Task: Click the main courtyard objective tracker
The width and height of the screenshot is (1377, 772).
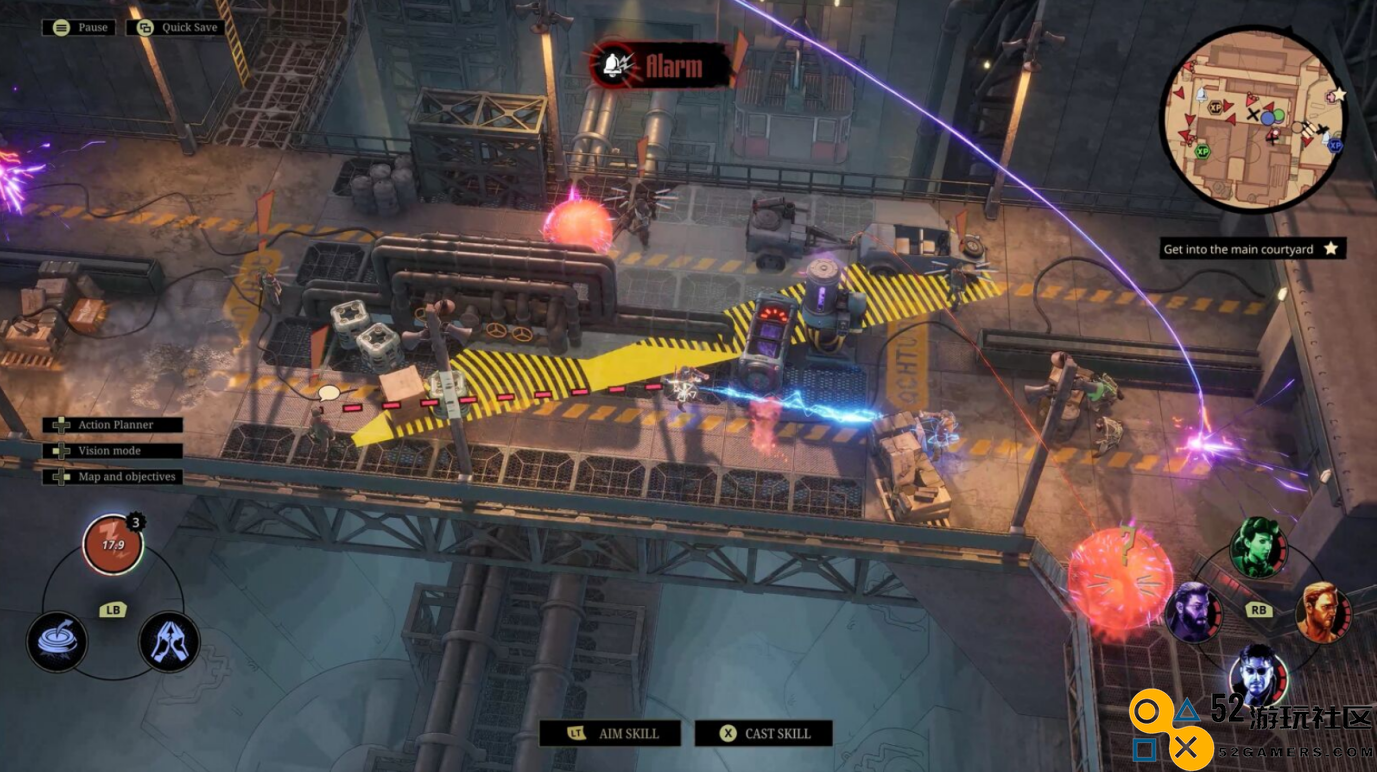Action: click(1251, 249)
